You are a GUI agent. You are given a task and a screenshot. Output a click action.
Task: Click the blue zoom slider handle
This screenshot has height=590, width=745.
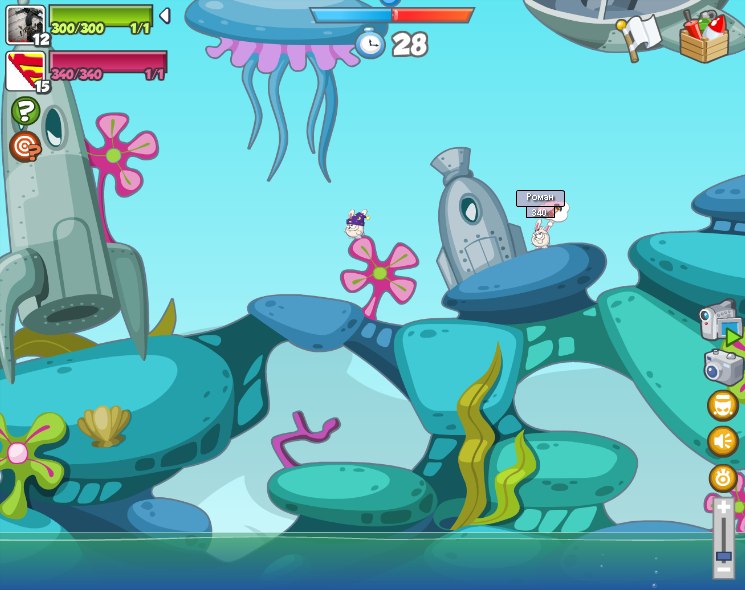click(x=723, y=555)
